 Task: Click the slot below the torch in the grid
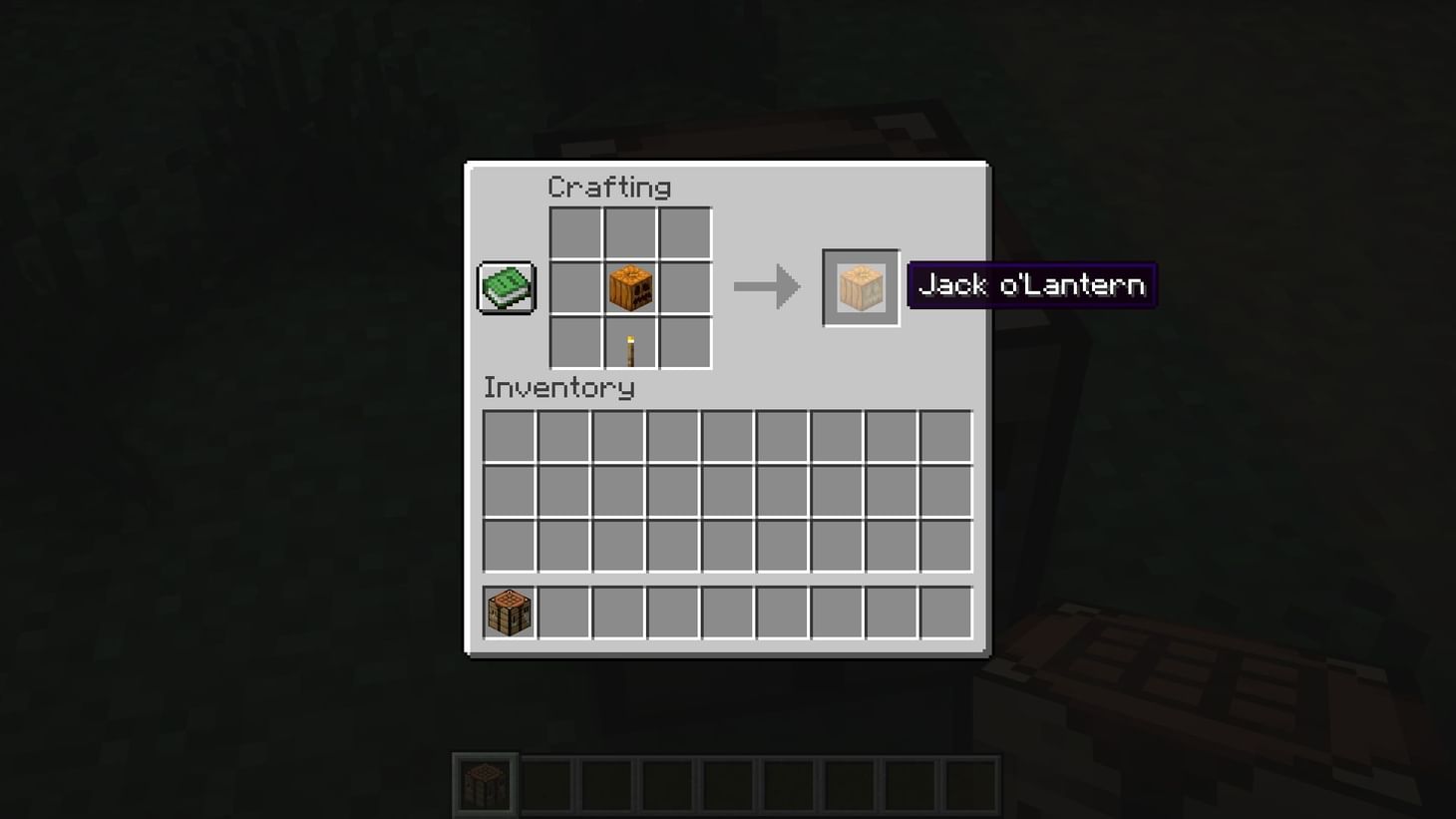tap(630, 343)
